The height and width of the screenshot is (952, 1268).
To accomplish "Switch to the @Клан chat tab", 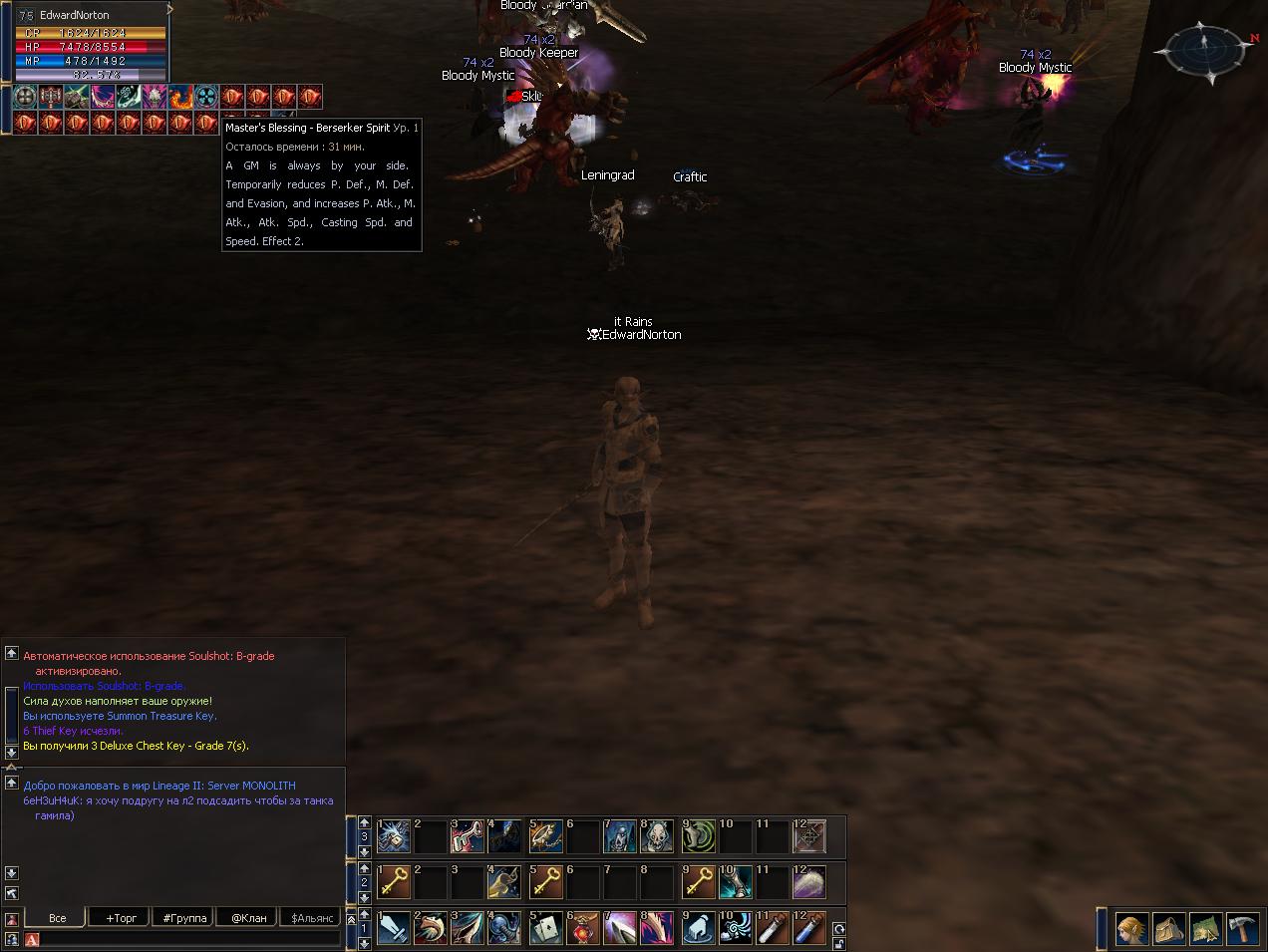I will 248,918.
